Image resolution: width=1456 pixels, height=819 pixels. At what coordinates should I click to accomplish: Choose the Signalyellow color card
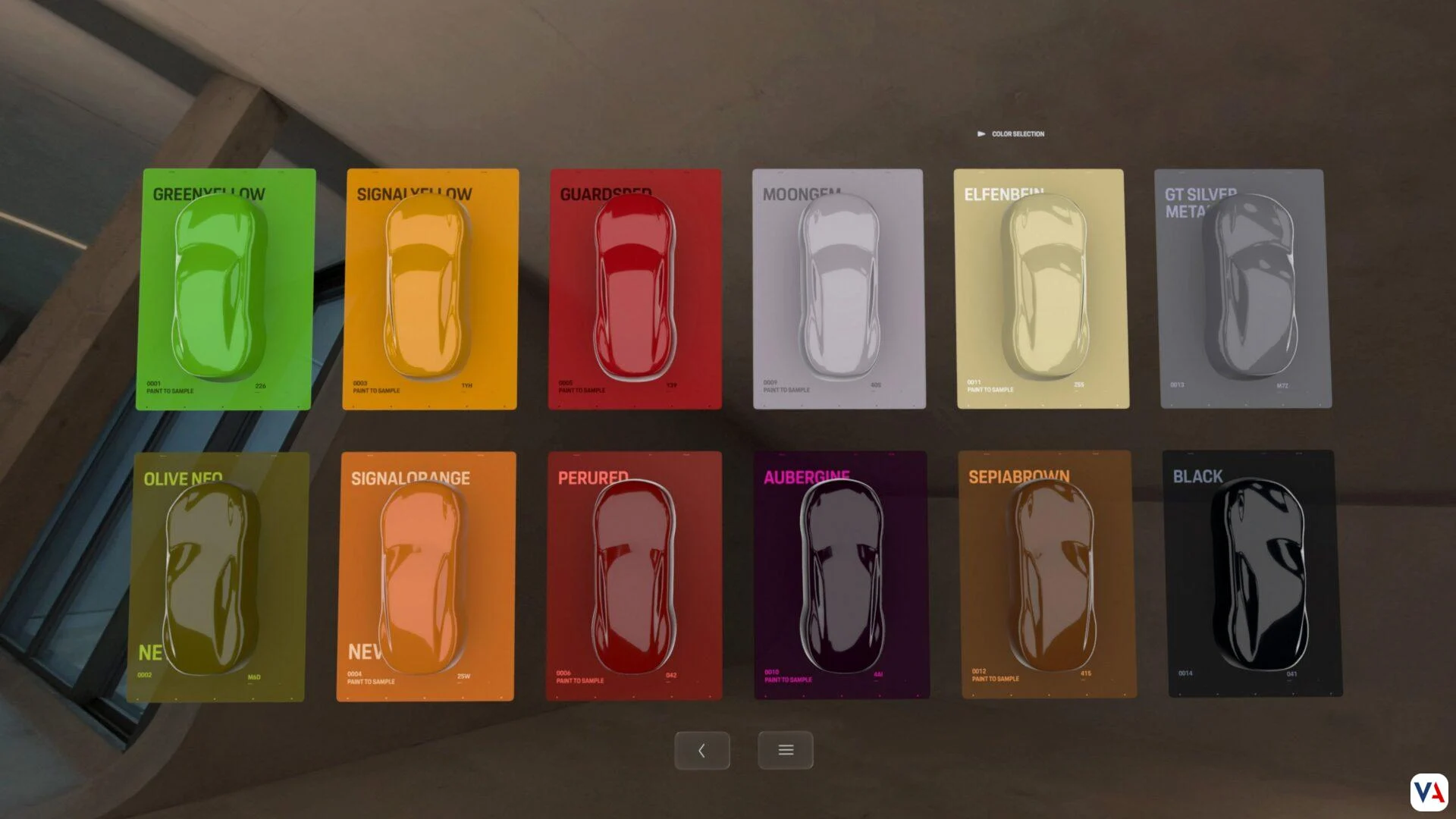(430, 289)
